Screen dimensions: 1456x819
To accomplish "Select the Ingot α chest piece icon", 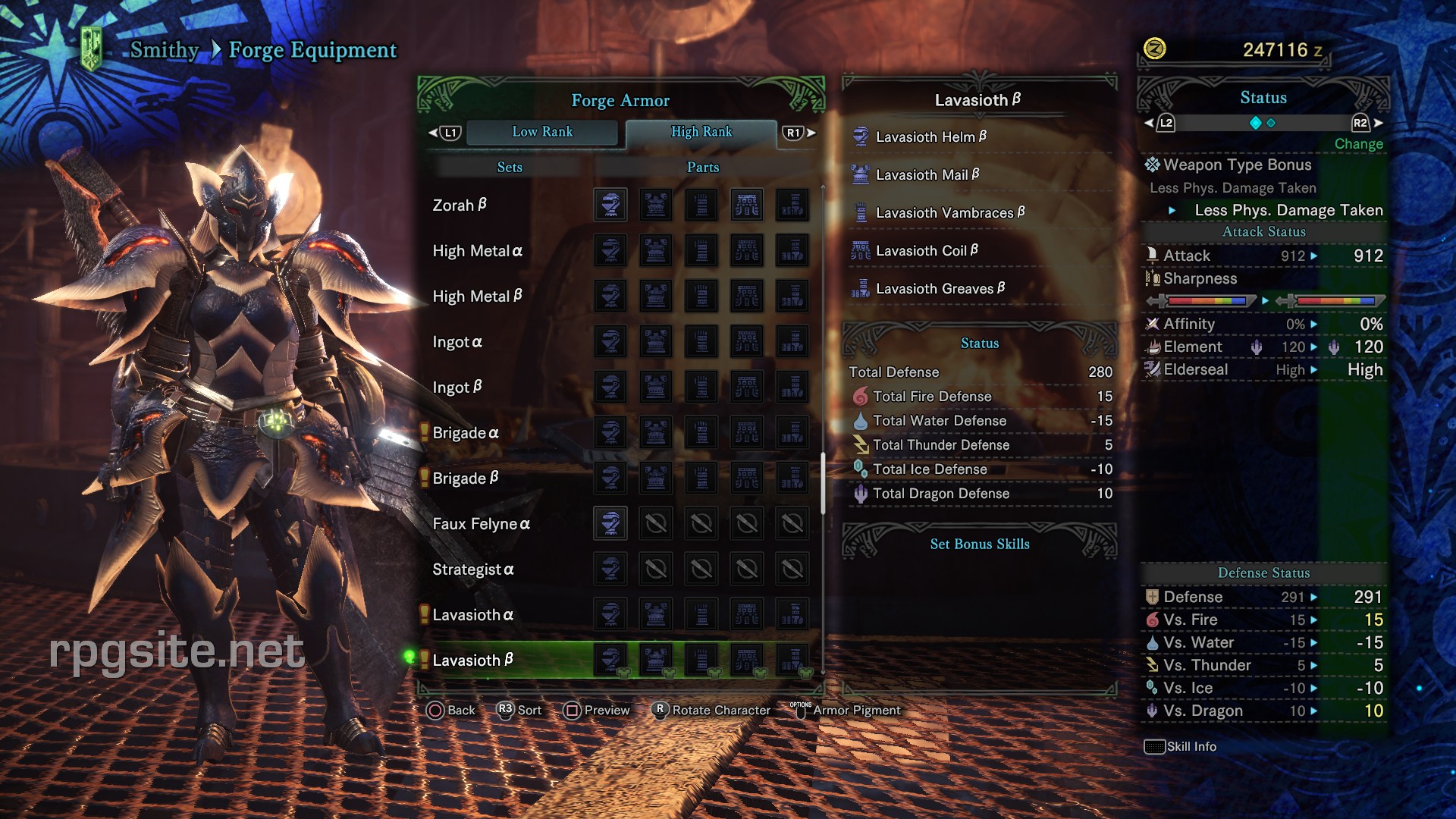I will click(656, 341).
